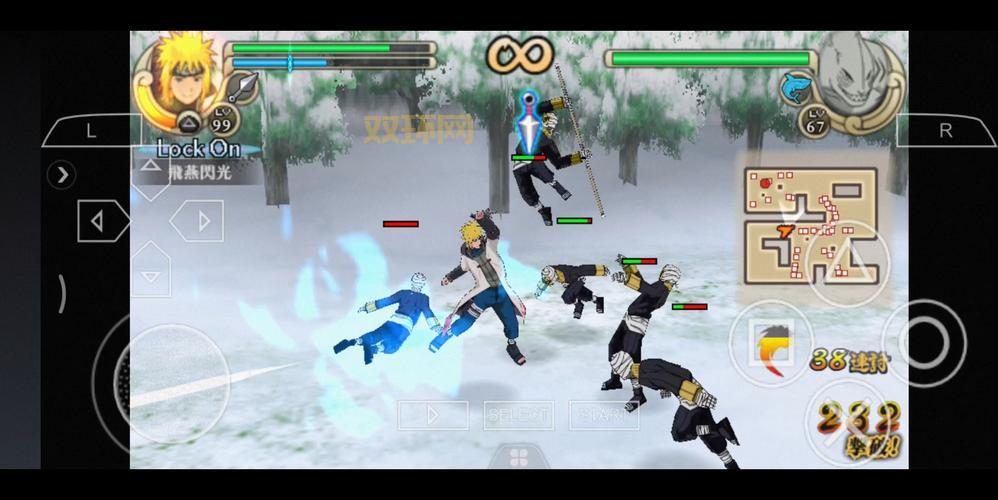Expand the side panel with the chevron arrow
This screenshot has height=500, width=998.
[x=63, y=175]
